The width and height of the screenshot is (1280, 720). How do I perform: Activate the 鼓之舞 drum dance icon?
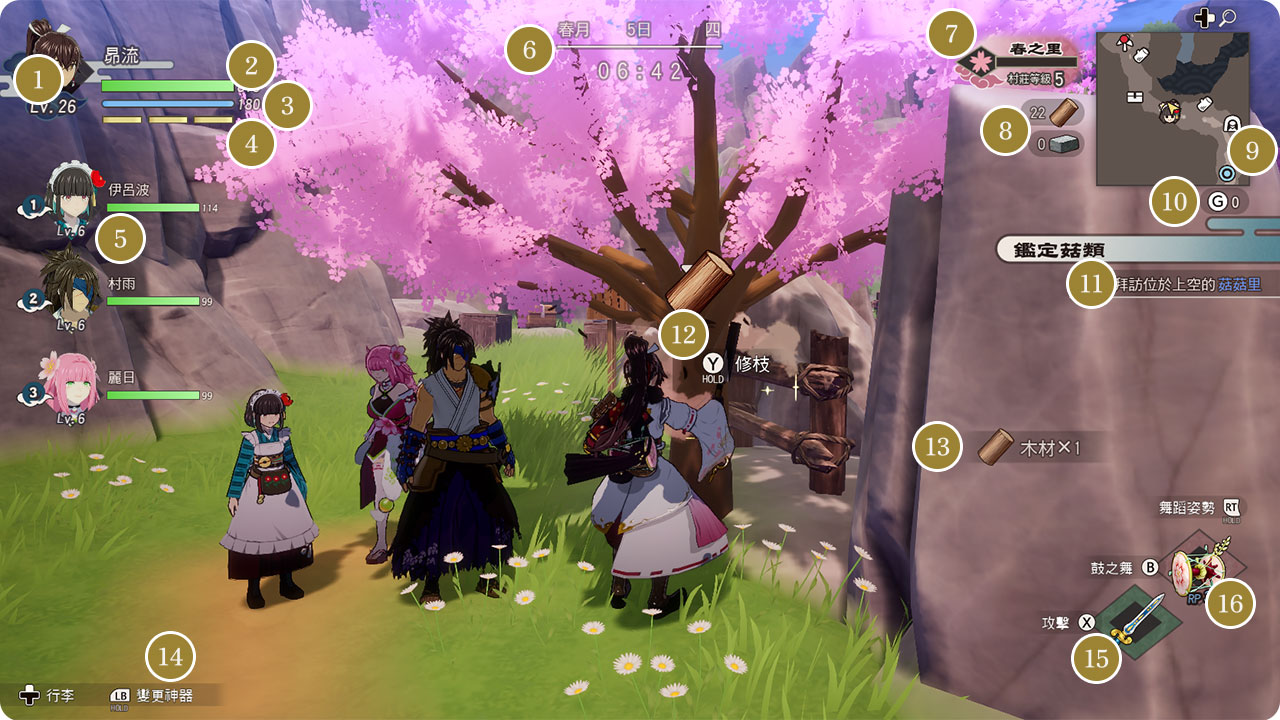click(x=1200, y=568)
